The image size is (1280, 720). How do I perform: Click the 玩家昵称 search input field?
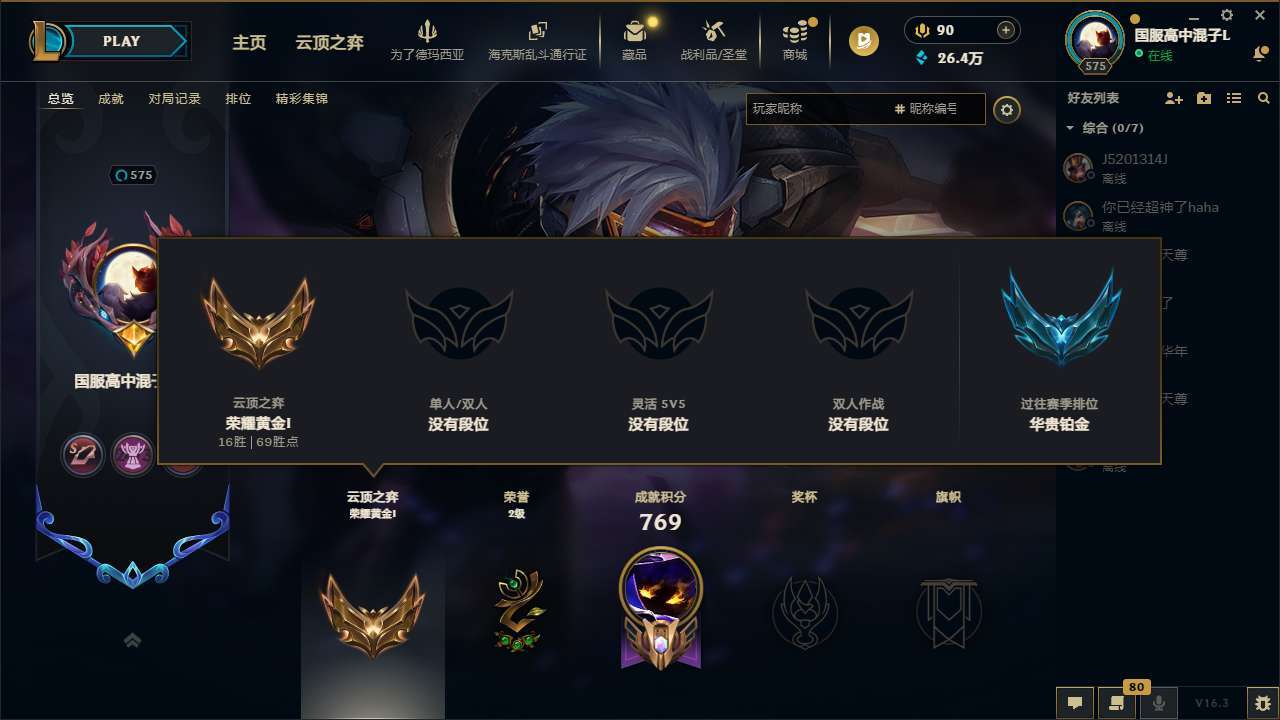coord(850,110)
